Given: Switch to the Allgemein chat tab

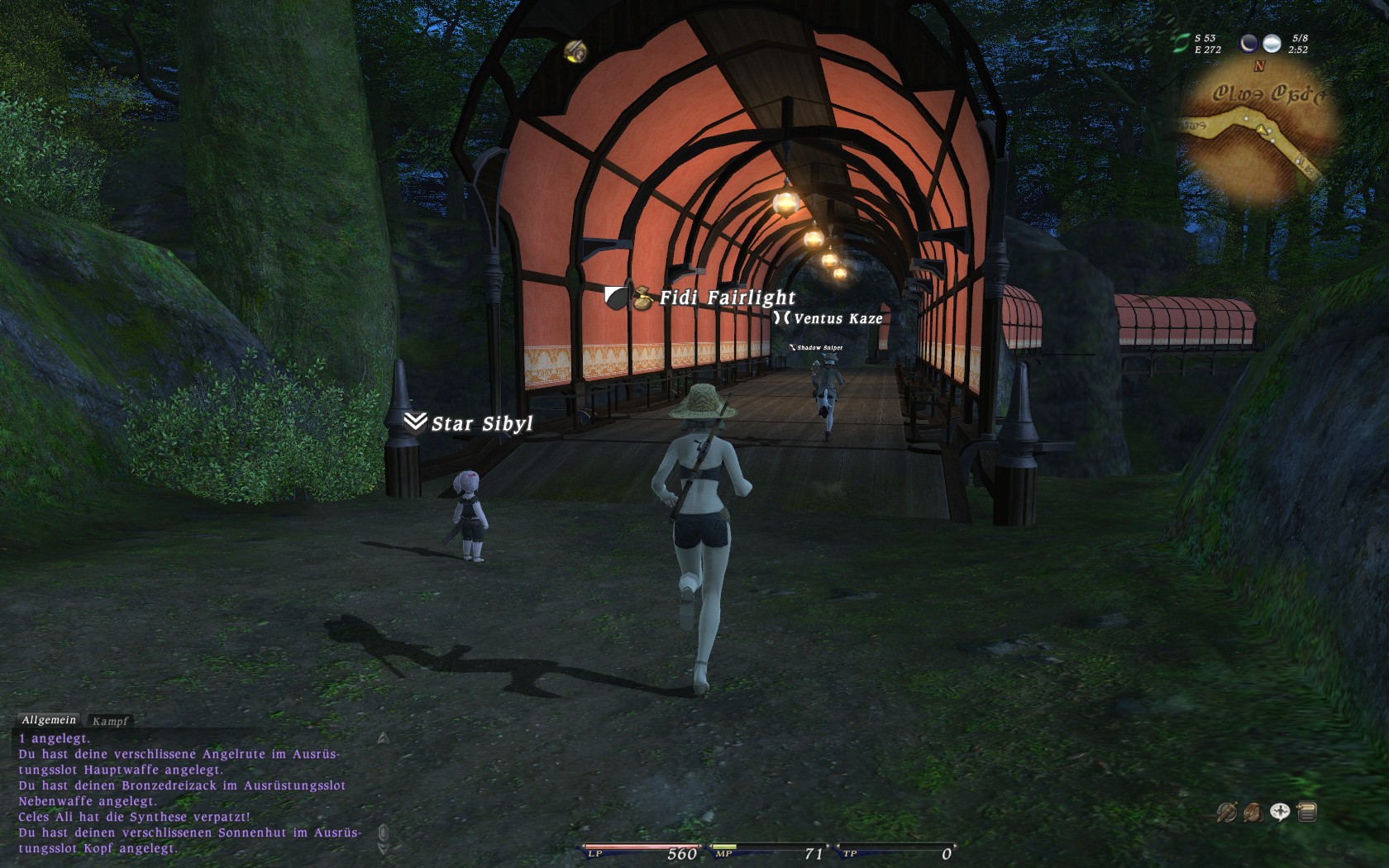Looking at the screenshot, I should click(49, 721).
